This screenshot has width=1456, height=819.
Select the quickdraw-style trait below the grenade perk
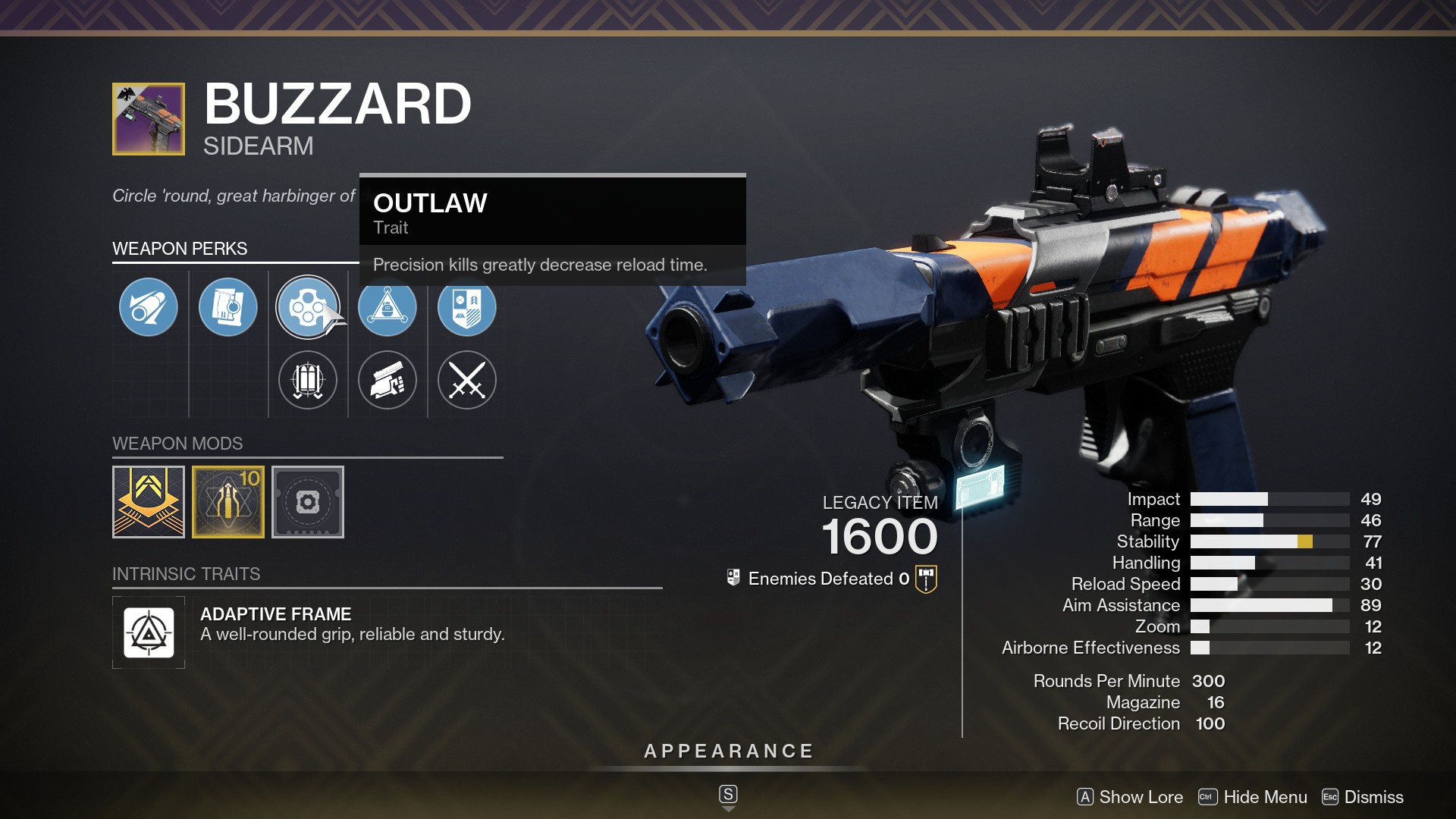(388, 381)
